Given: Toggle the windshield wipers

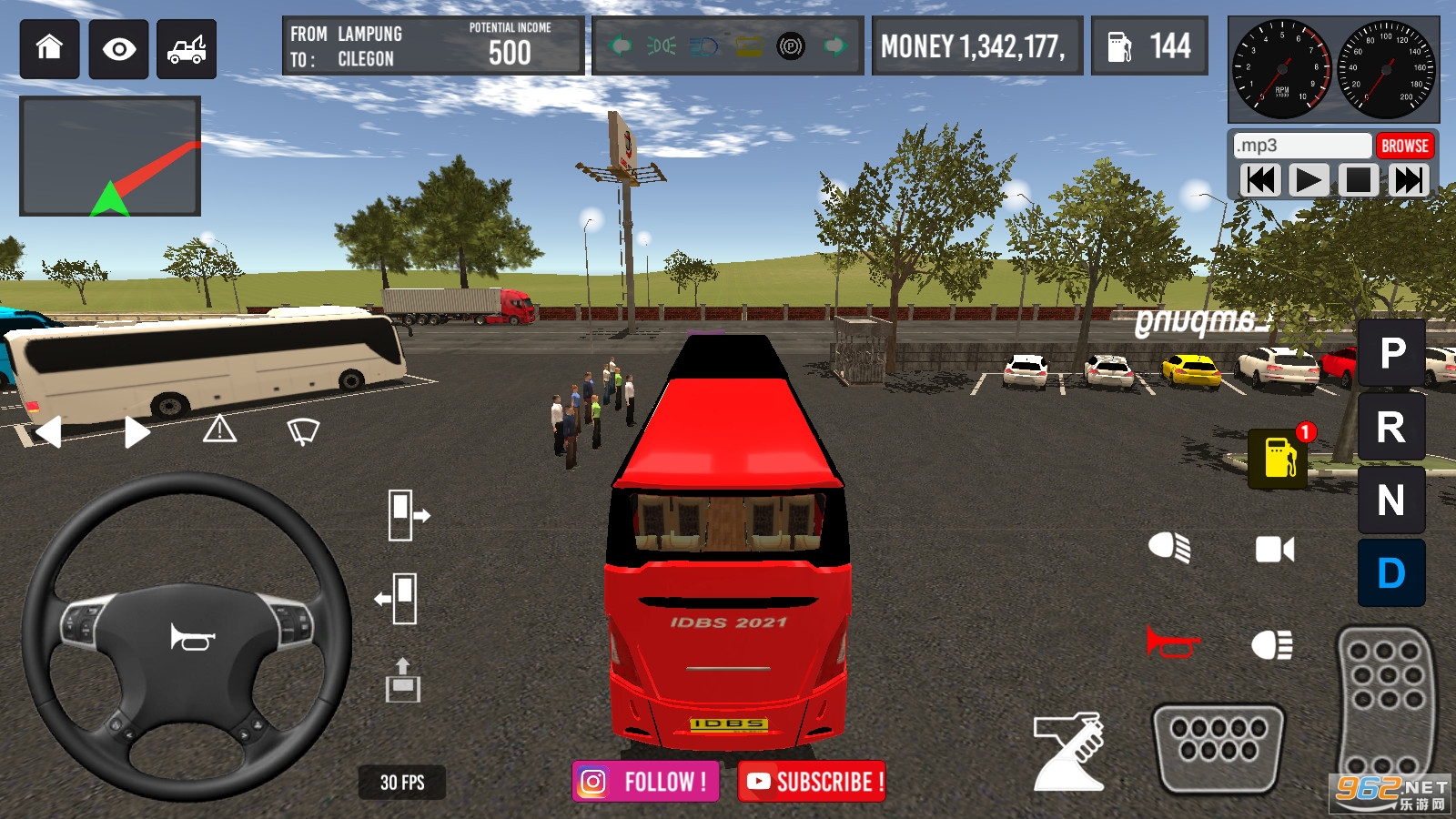Looking at the screenshot, I should click(x=303, y=430).
